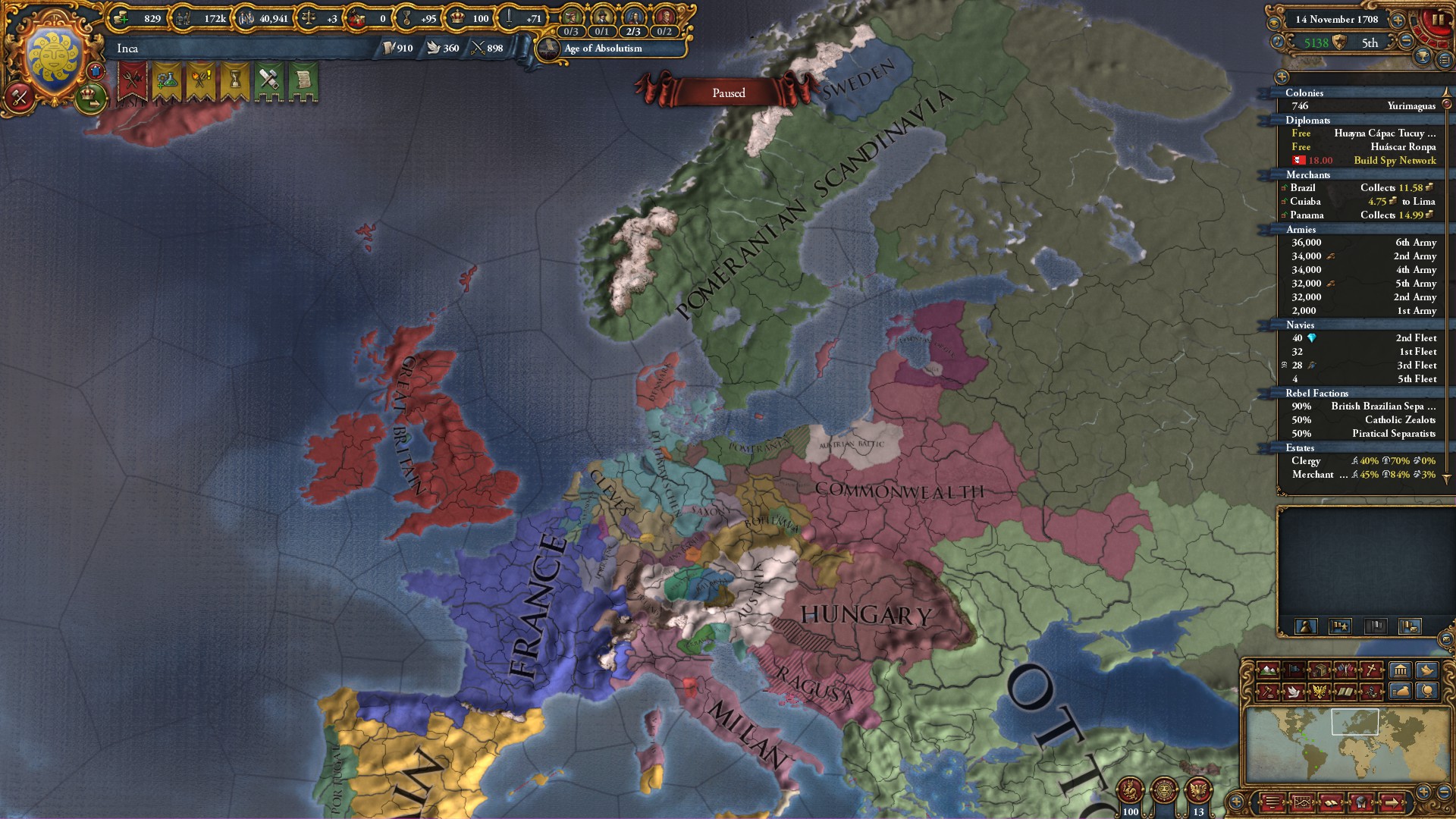Open the imperial mapmode golden eagle icon

click(x=1319, y=691)
